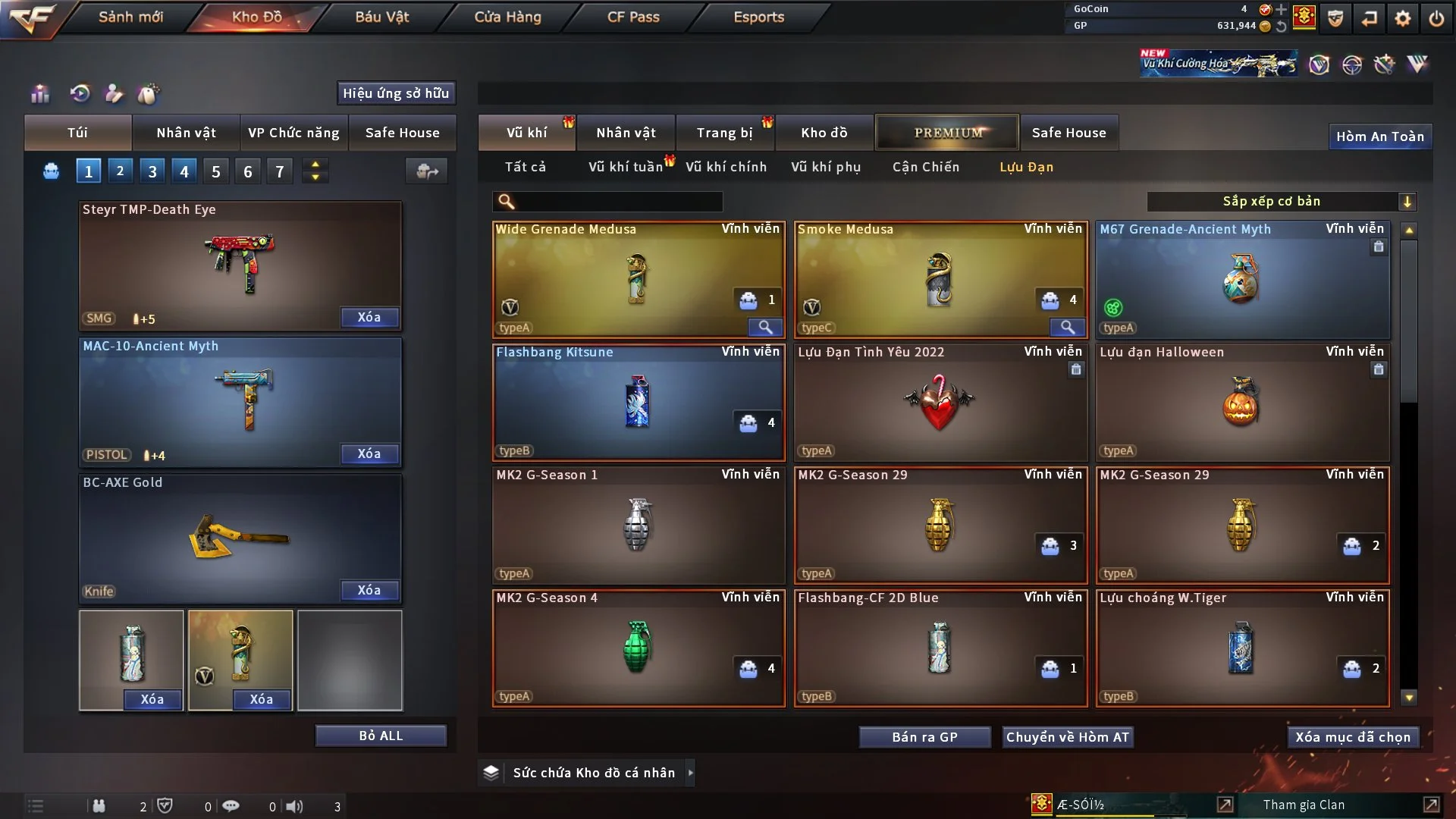1456x819 pixels.
Task: Open the CF Pass menu
Action: coord(633,17)
